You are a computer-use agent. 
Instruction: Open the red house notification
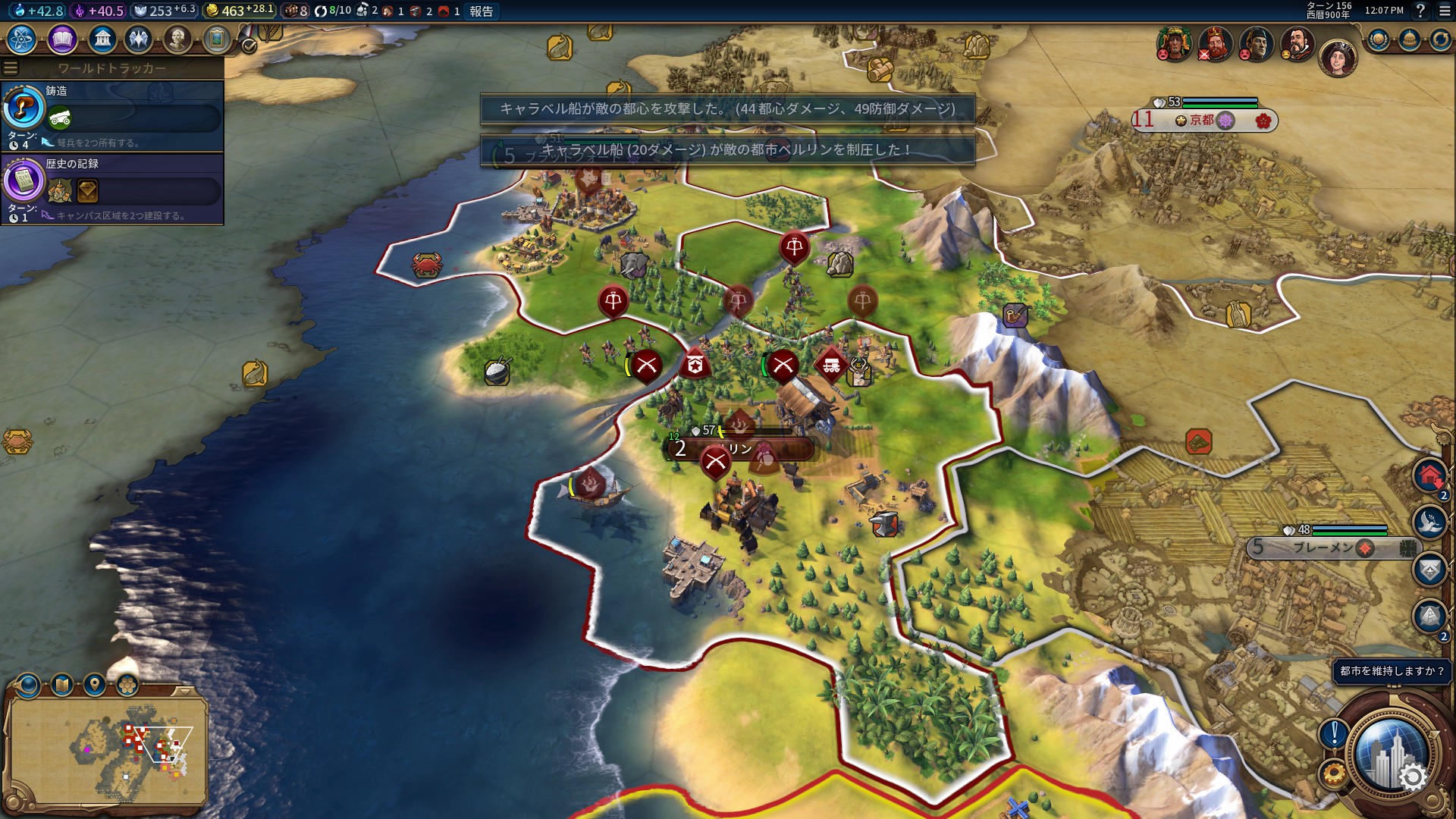click(1429, 477)
